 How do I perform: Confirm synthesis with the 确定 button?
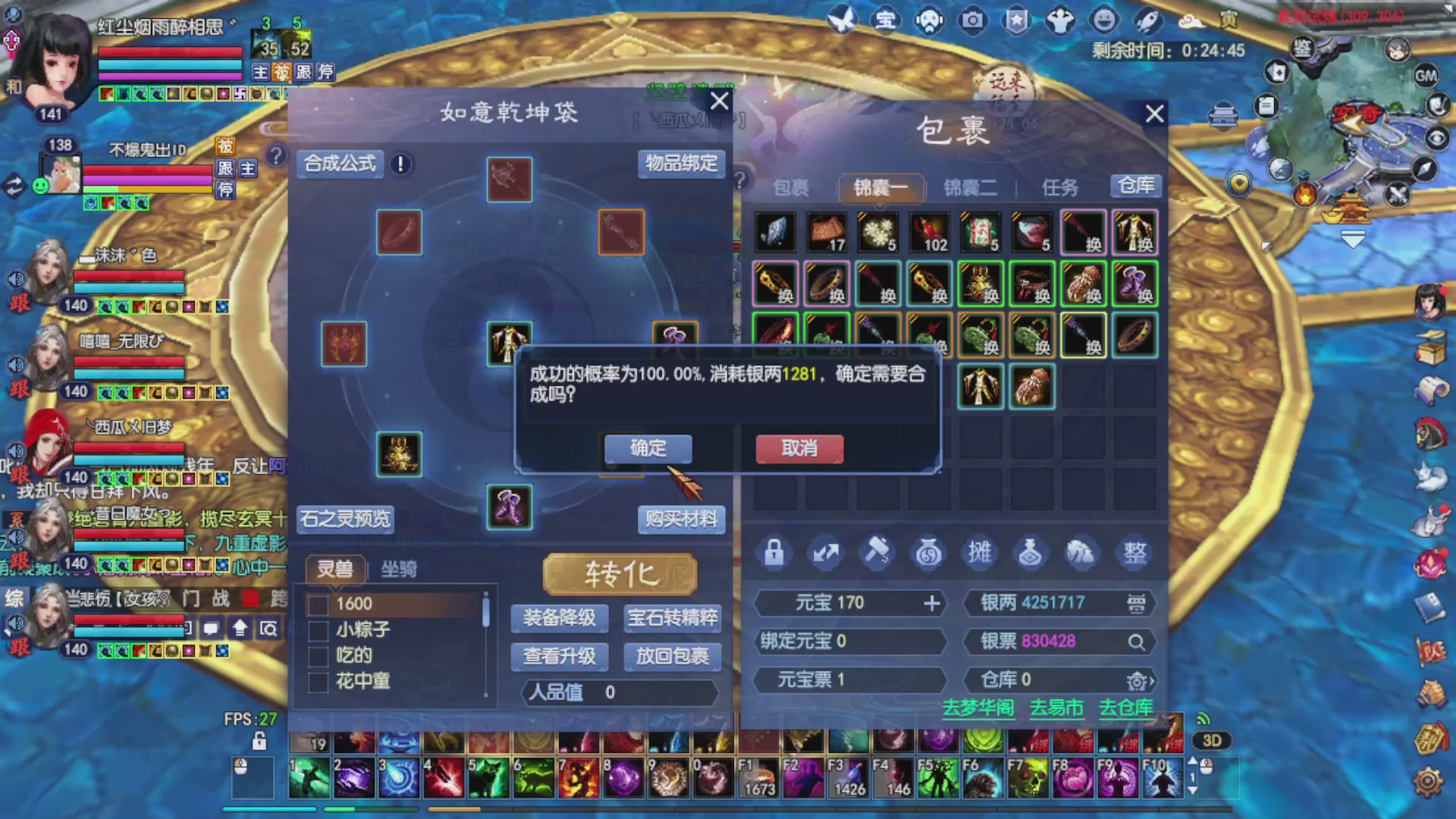pos(647,448)
